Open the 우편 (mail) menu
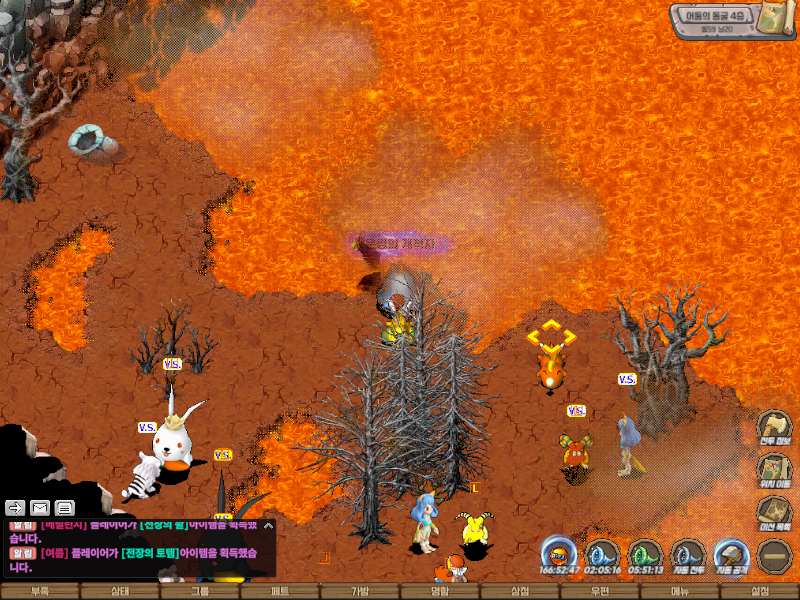The width and height of the screenshot is (800, 600). [600, 591]
